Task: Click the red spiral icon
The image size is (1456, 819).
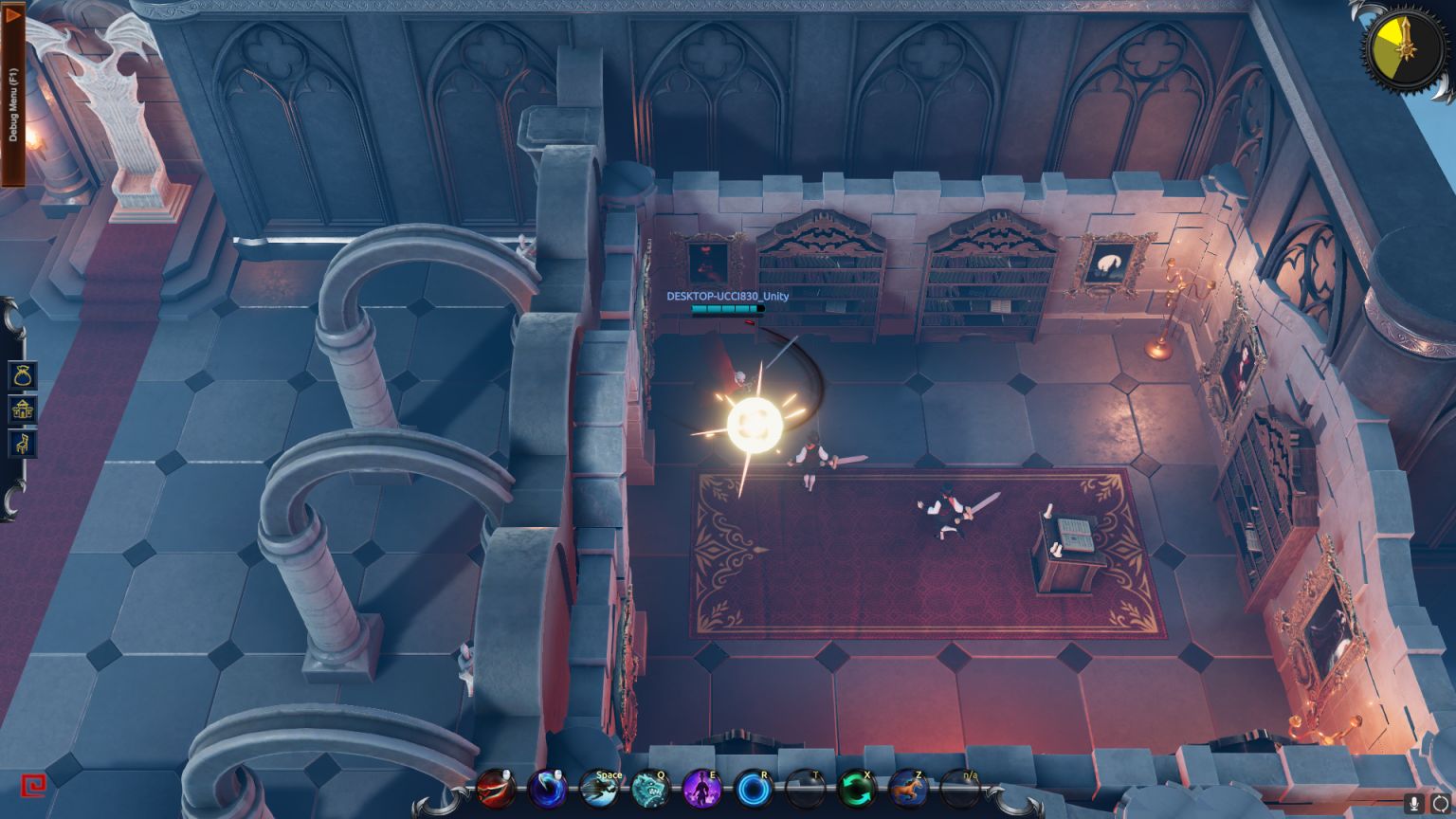Action: [x=33, y=786]
